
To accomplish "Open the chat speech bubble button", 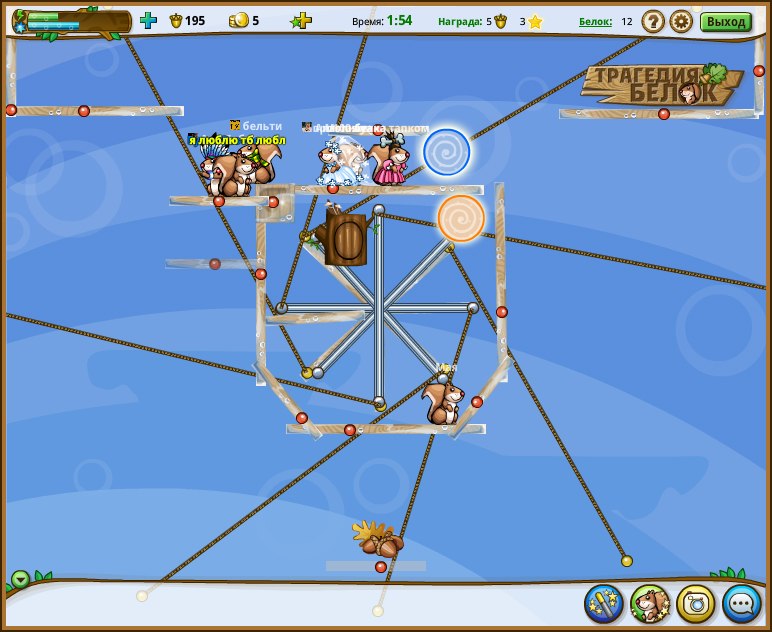I will (742, 603).
